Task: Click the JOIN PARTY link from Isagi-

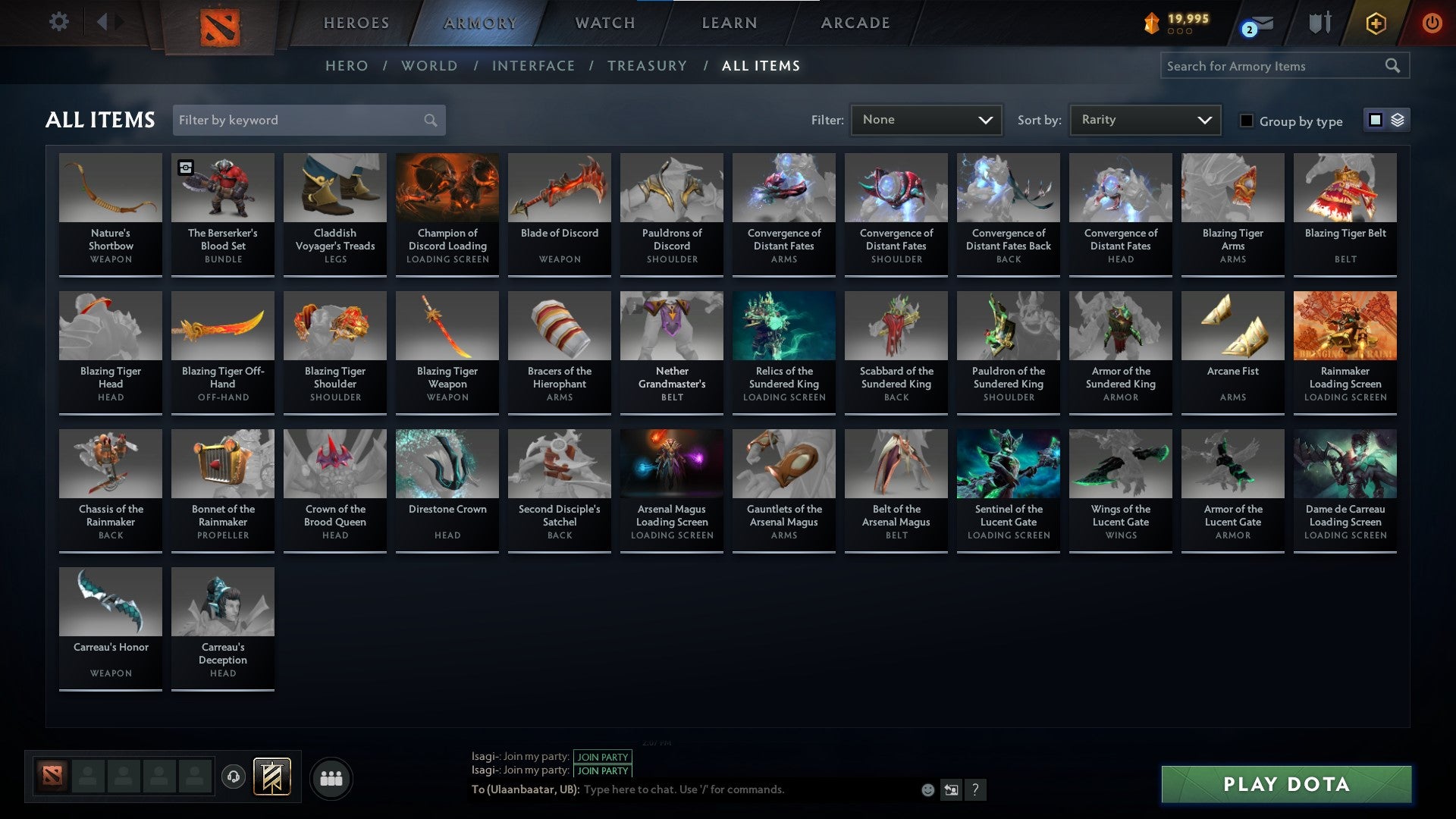Action: click(603, 757)
